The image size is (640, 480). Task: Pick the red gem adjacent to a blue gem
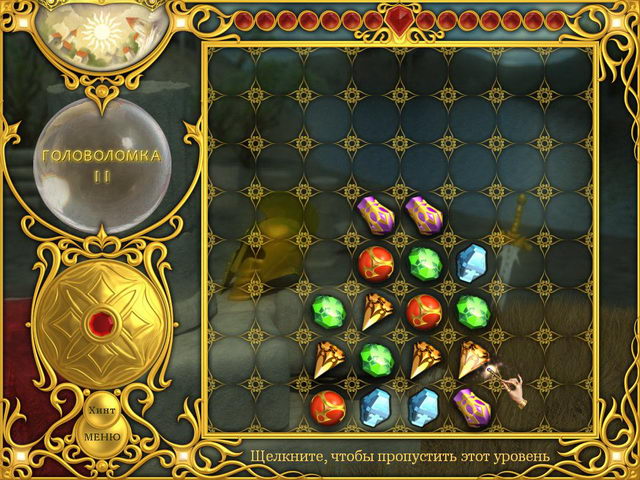coord(326,405)
